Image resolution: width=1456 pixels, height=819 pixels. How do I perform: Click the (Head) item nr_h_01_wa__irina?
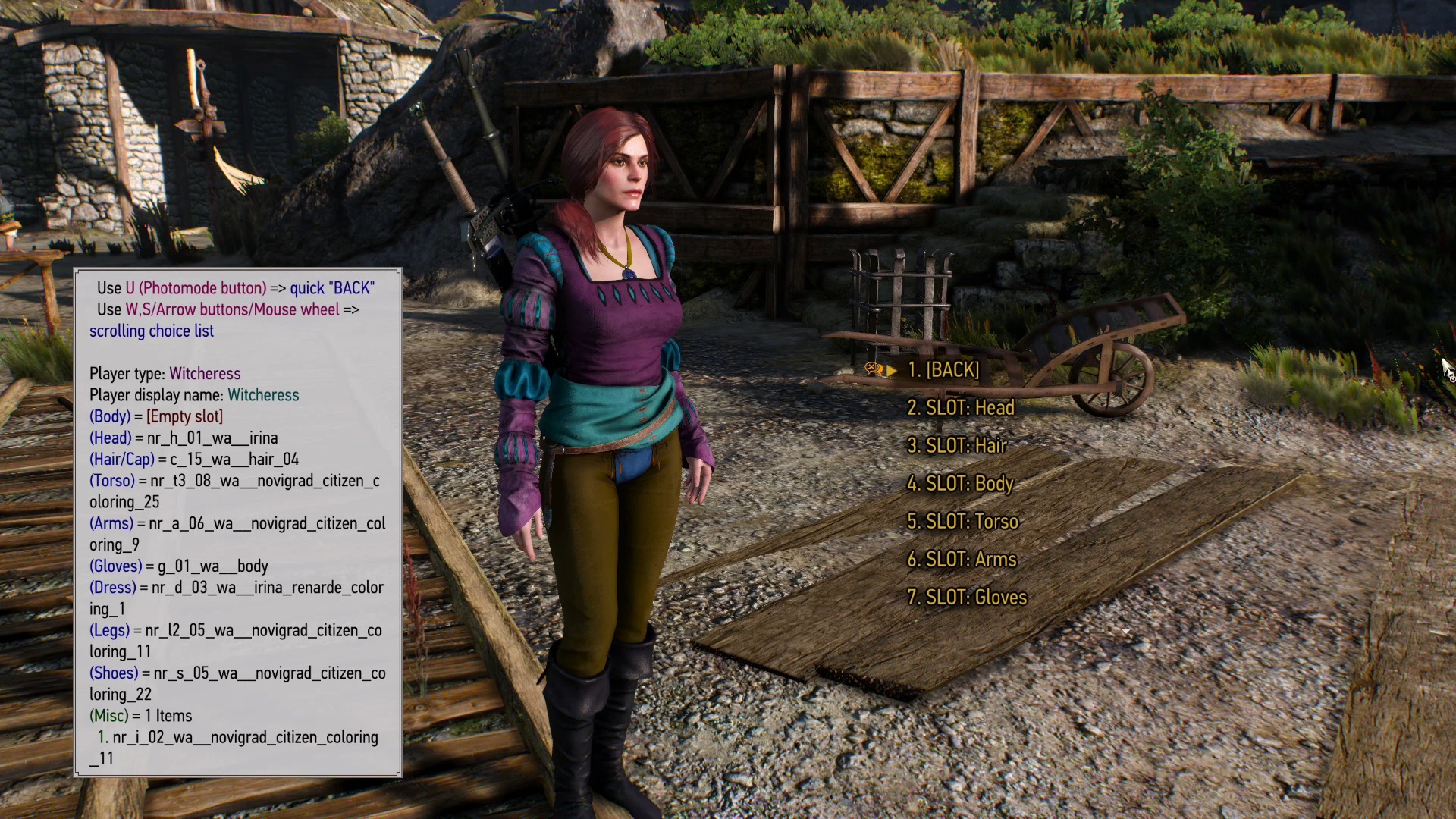click(x=184, y=438)
